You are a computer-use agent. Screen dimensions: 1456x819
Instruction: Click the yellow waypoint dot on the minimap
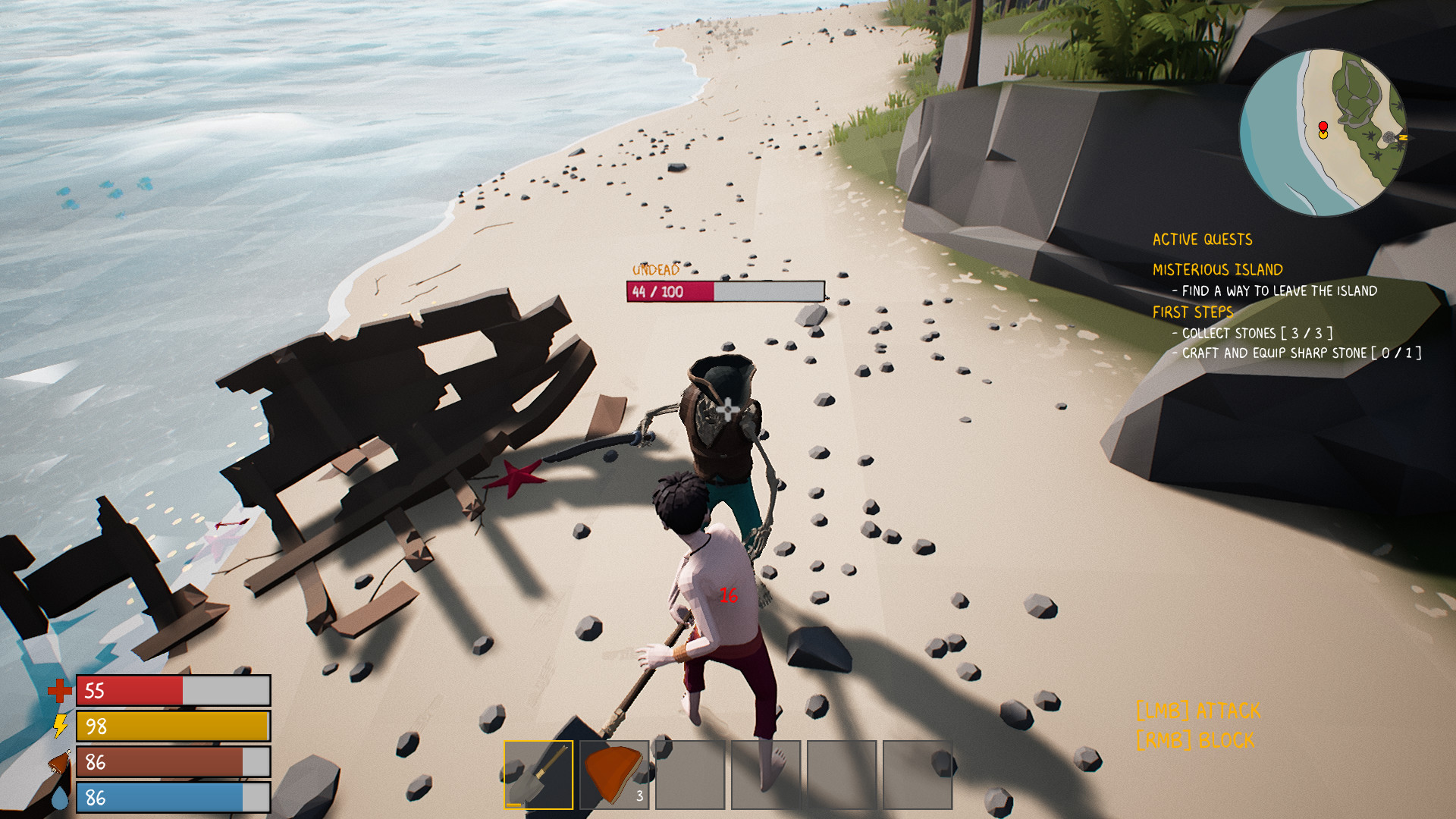point(1323,135)
